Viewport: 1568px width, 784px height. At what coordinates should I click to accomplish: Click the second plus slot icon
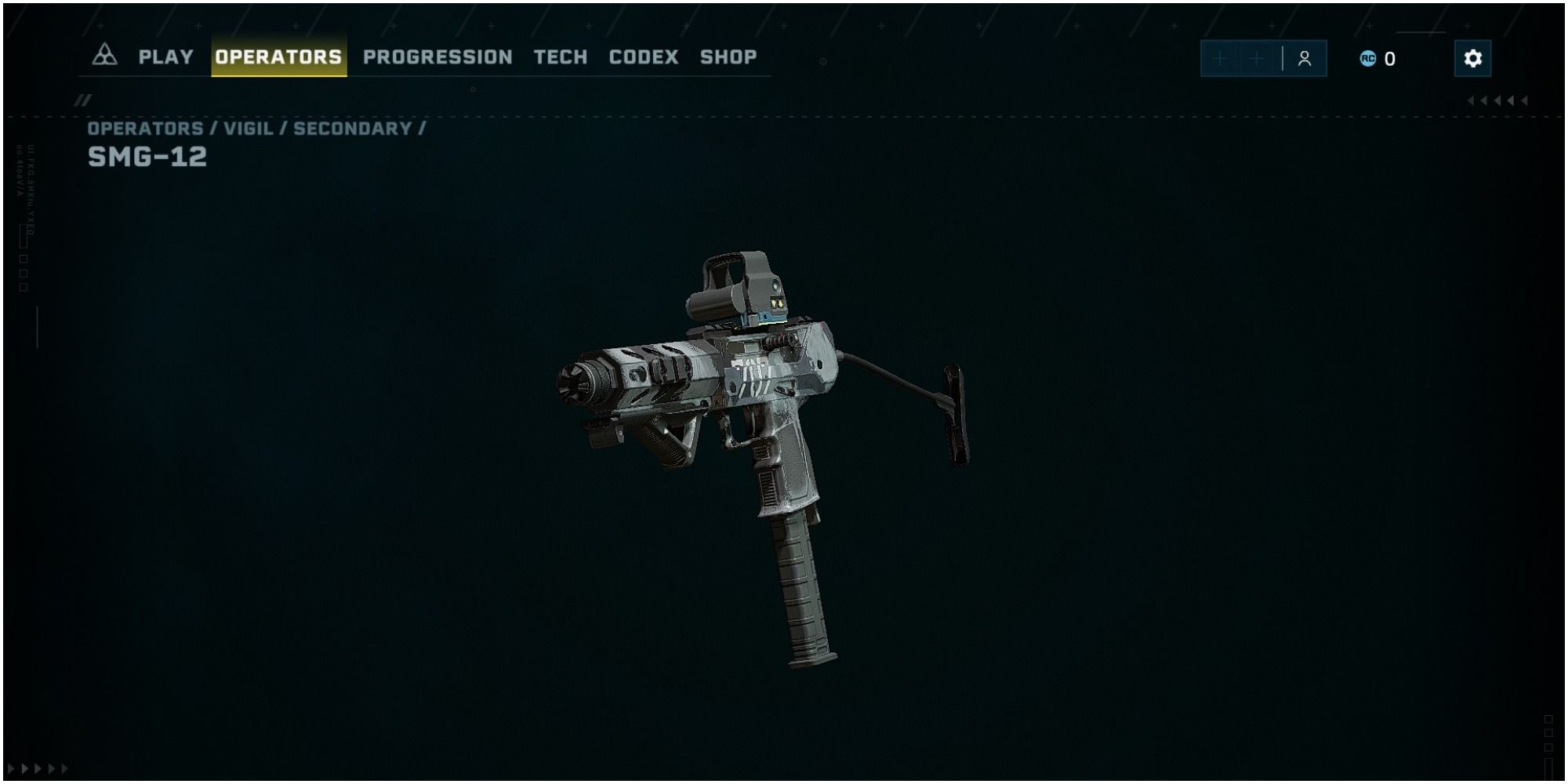[1258, 57]
